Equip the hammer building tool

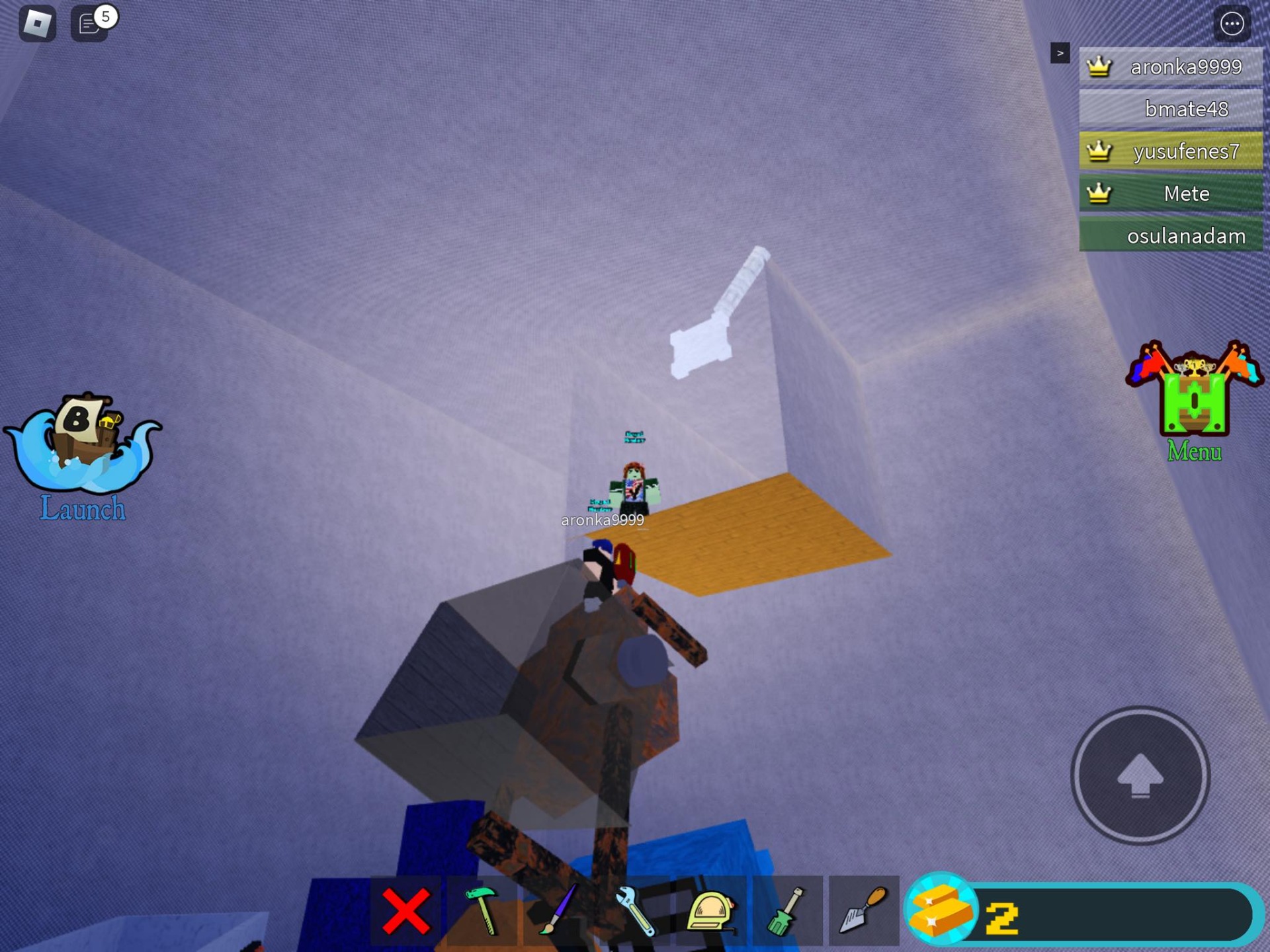482,911
